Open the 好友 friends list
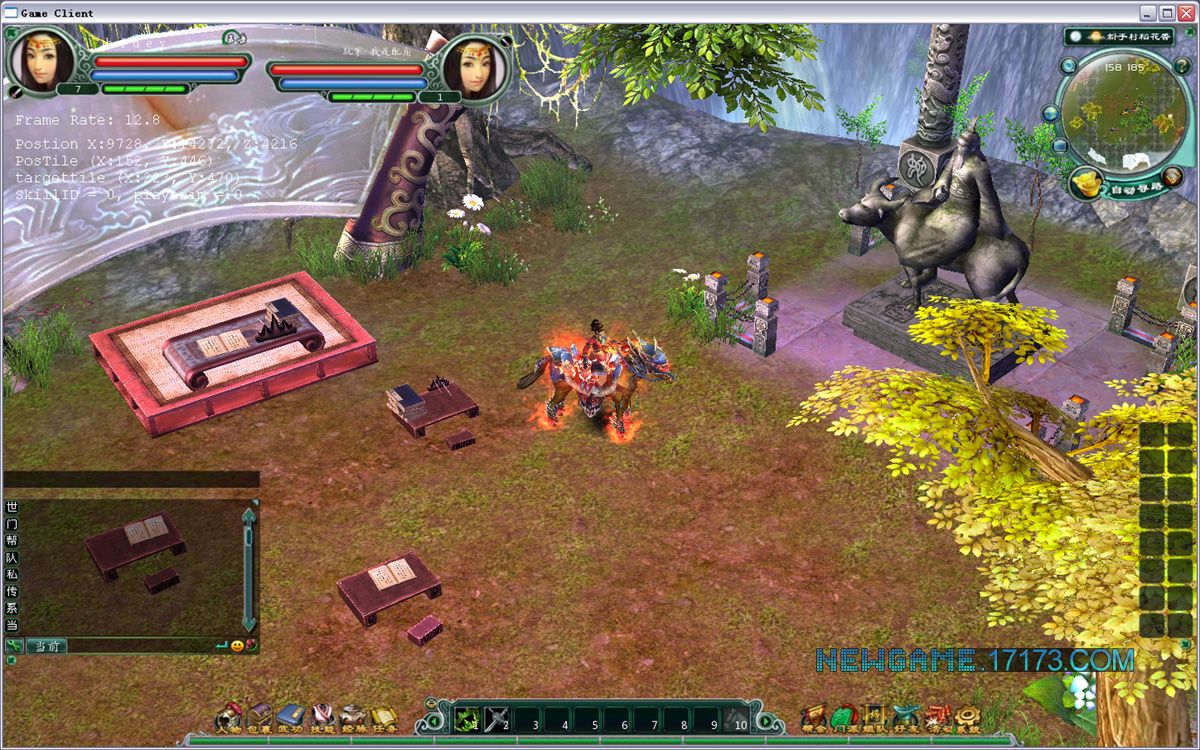This screenshot has height=750, width=1200. [x=906, y=717]
